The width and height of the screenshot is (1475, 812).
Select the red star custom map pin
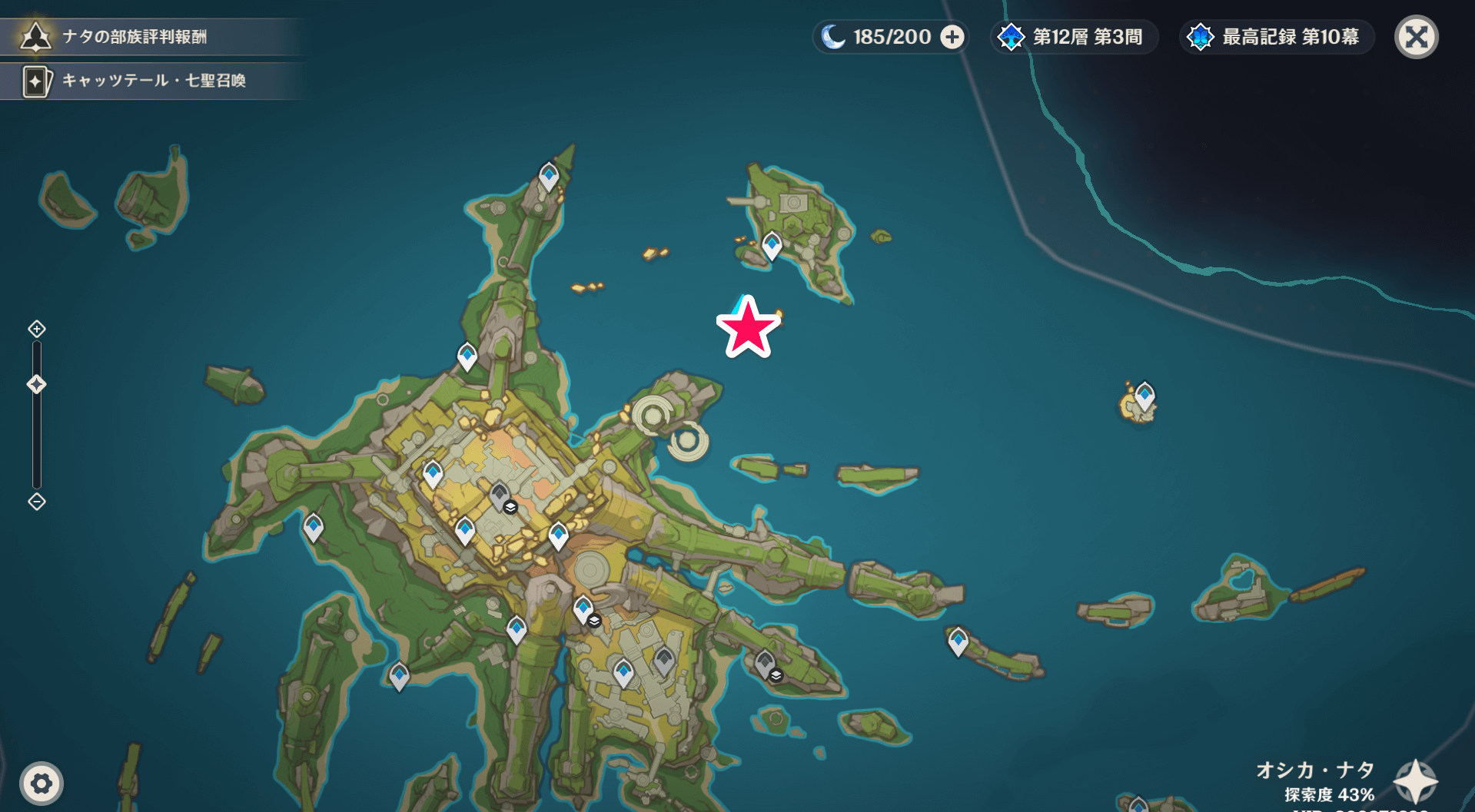(x=747, y=328)
